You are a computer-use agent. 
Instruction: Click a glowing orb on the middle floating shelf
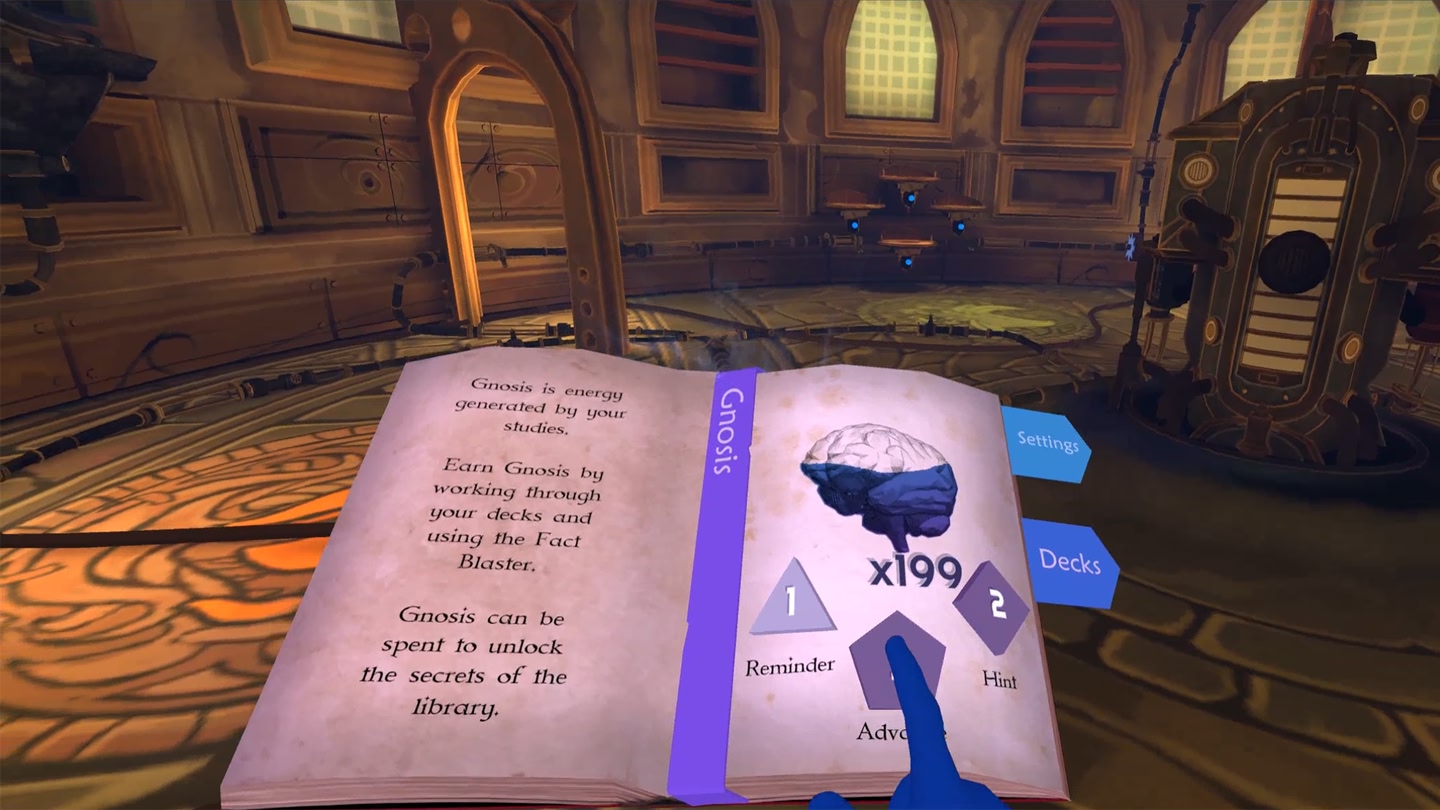tap(856, 226)
